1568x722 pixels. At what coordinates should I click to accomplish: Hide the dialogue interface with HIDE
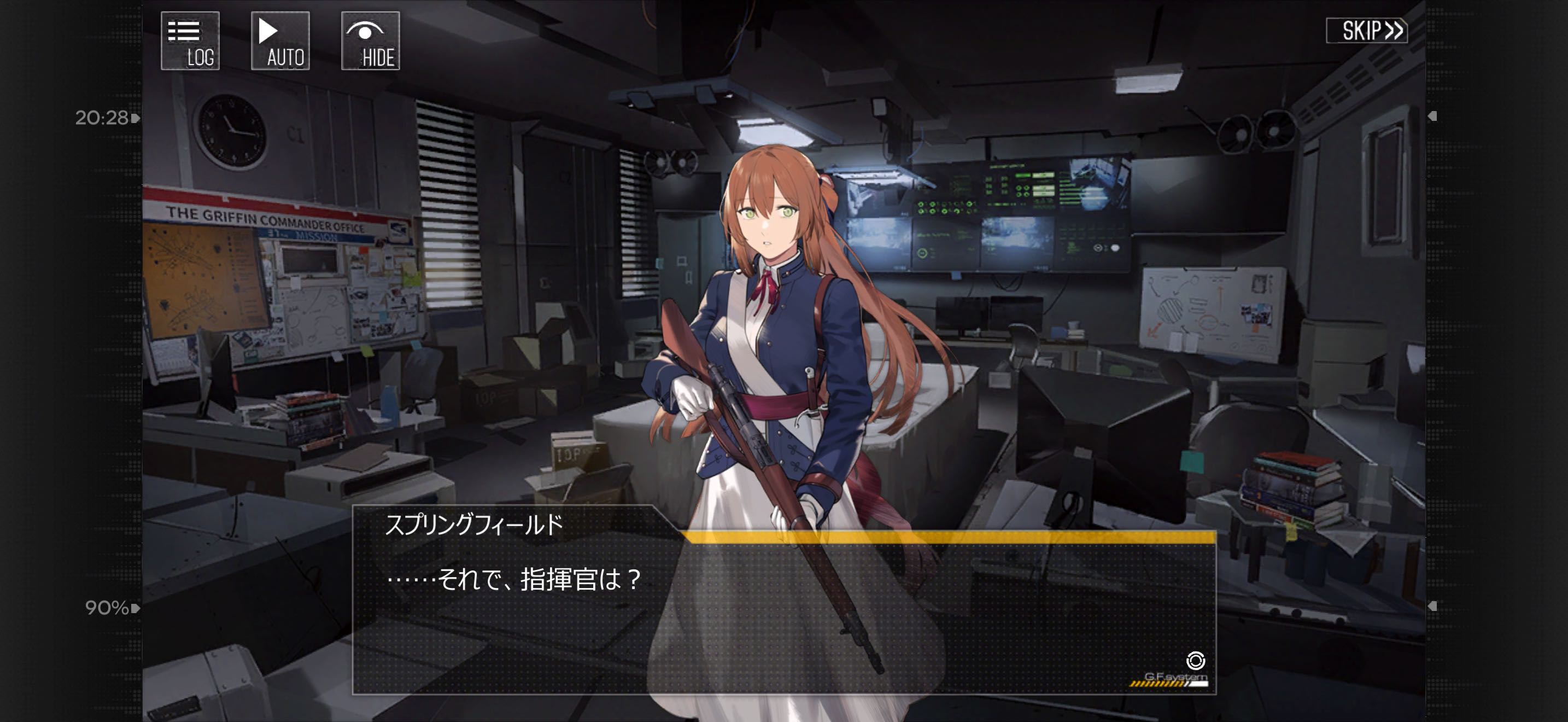tap(370, 41)
